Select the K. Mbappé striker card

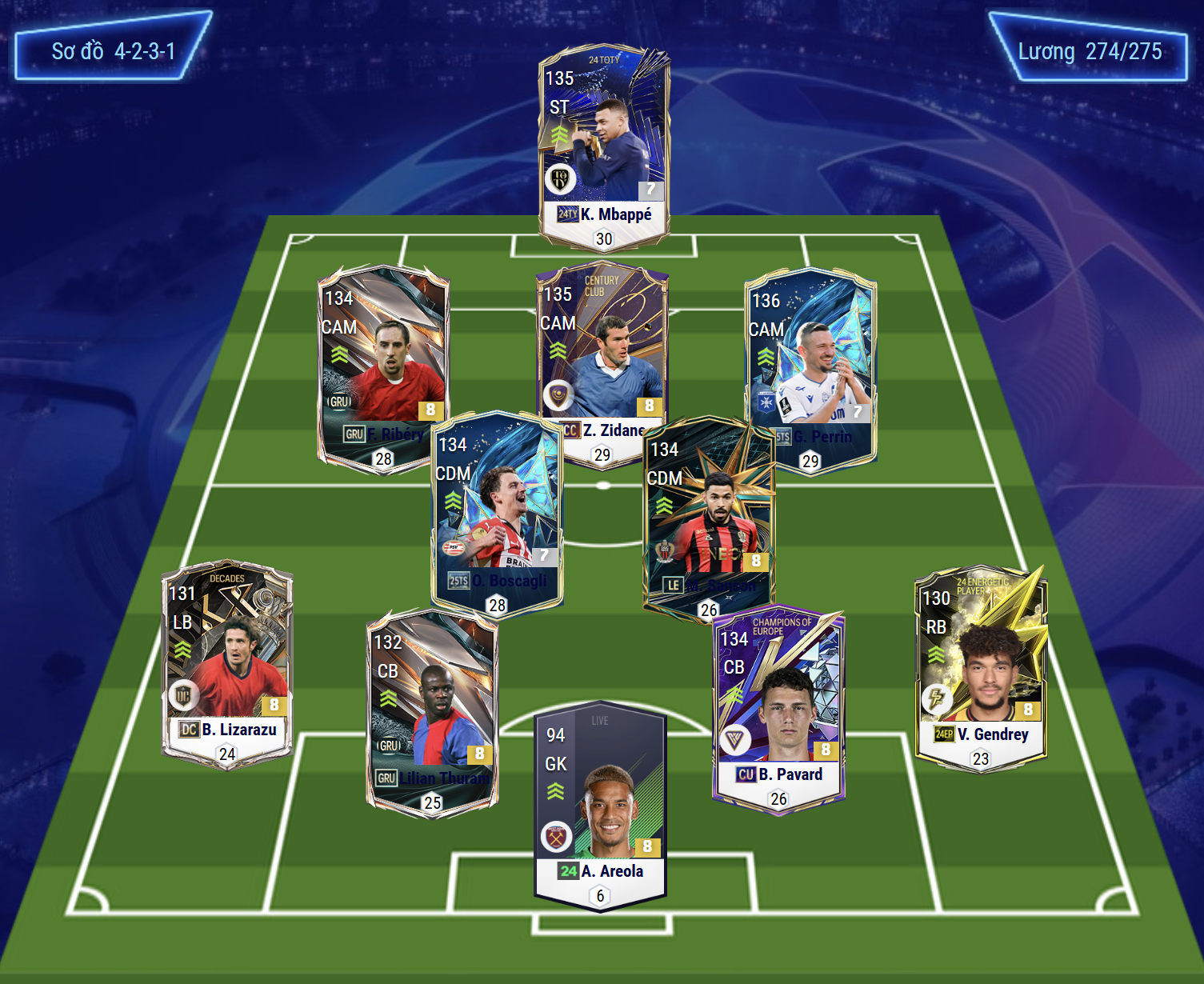click(604, 144)
